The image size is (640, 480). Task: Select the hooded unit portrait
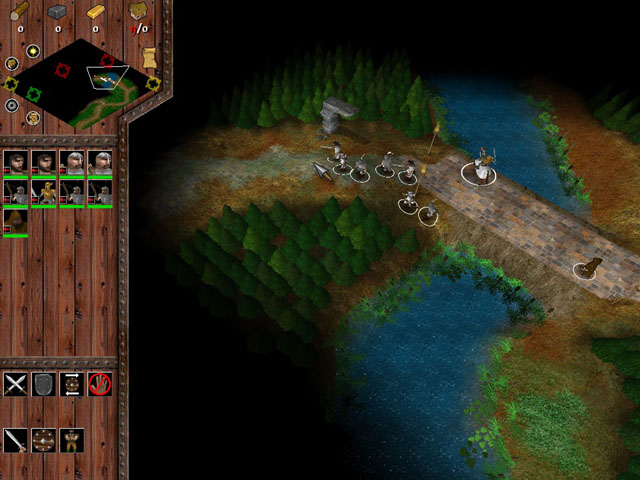point(15,220)
